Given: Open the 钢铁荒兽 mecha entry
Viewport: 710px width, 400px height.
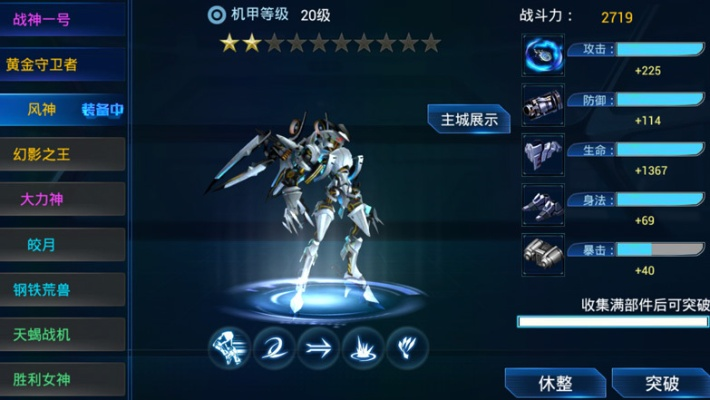Looking at the screenshot, I should 62,289.
